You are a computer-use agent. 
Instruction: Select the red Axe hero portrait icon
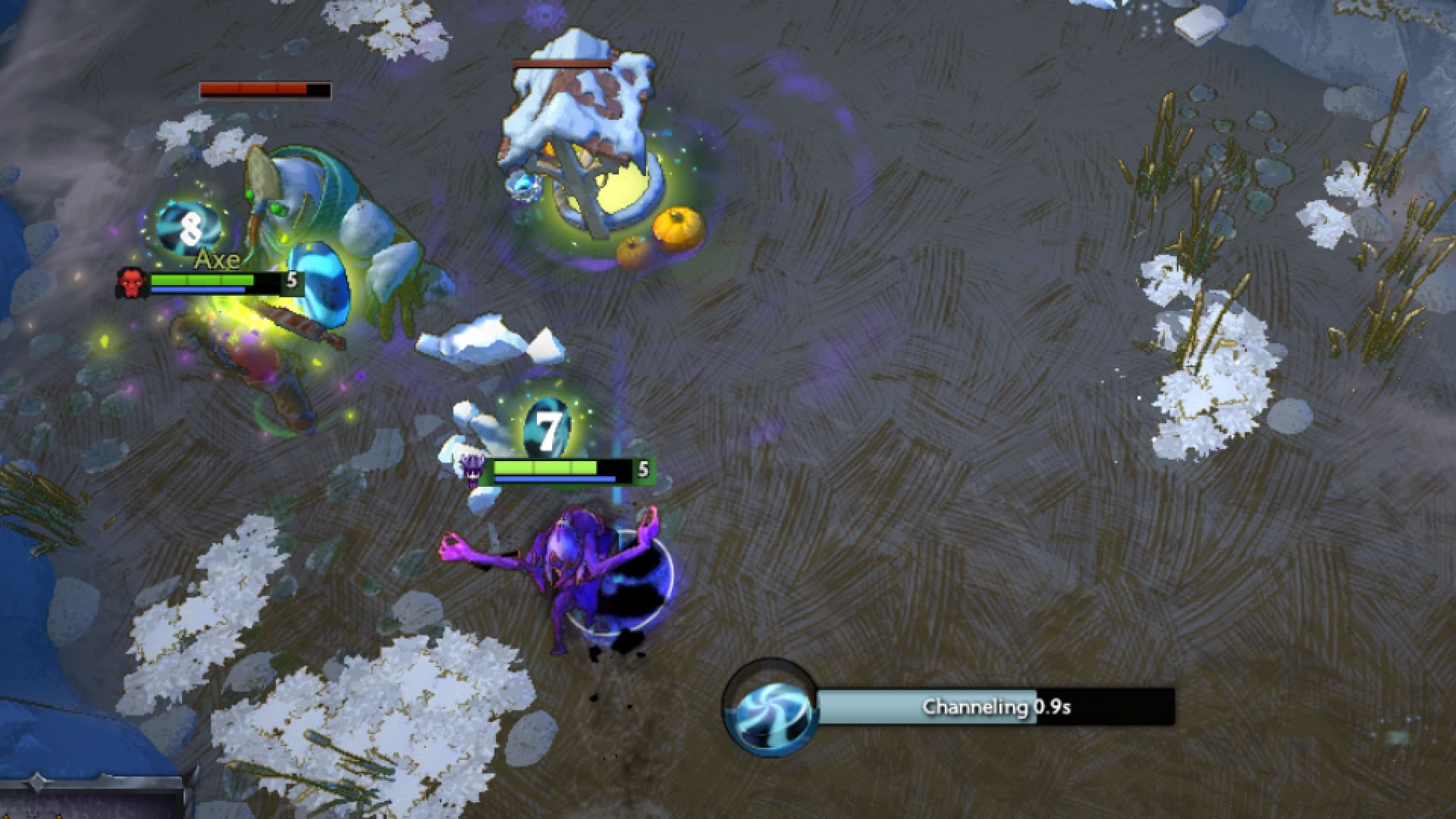pos(130,279)
